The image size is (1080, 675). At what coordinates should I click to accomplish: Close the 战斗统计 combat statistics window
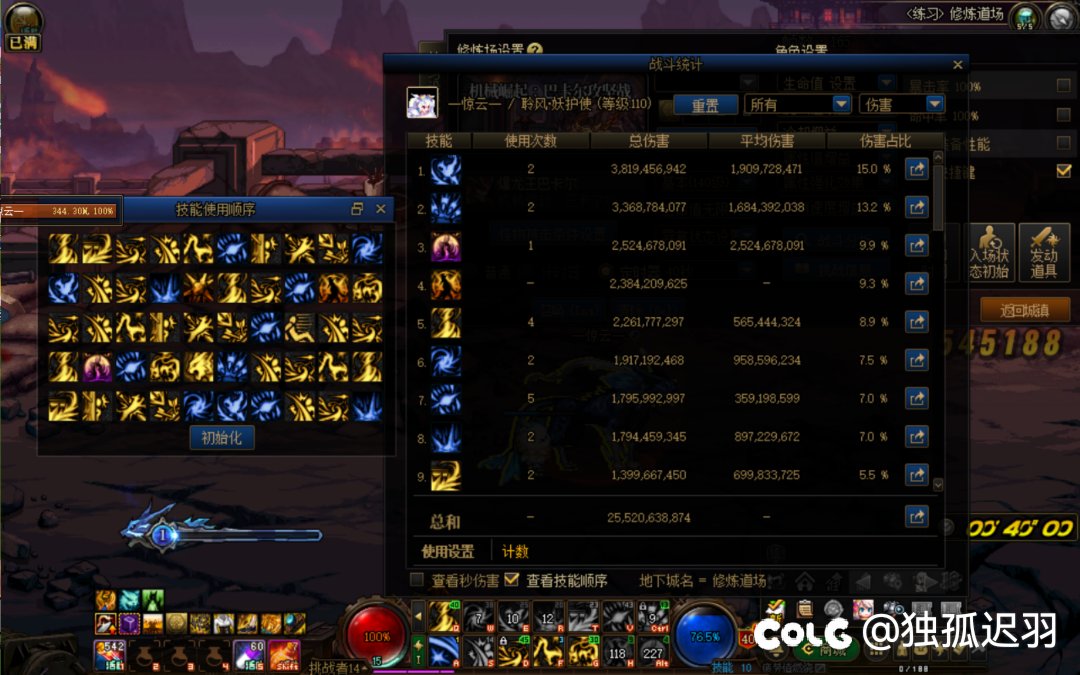click(957, 65)
